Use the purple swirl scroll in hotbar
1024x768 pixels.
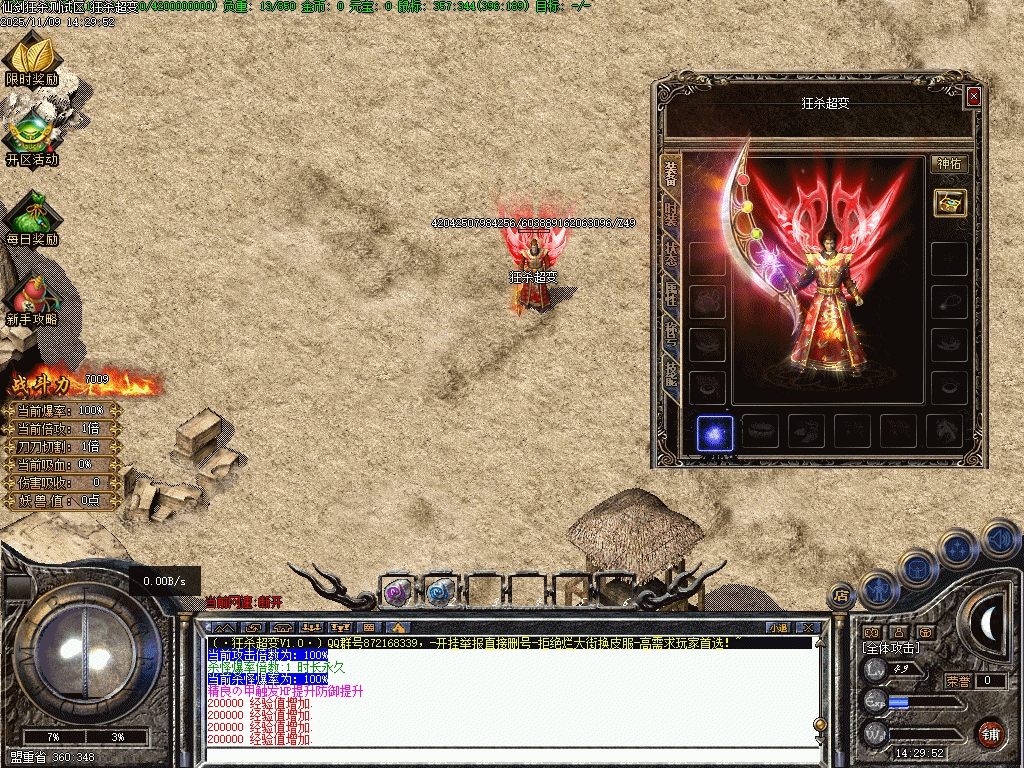click(397, 592)
